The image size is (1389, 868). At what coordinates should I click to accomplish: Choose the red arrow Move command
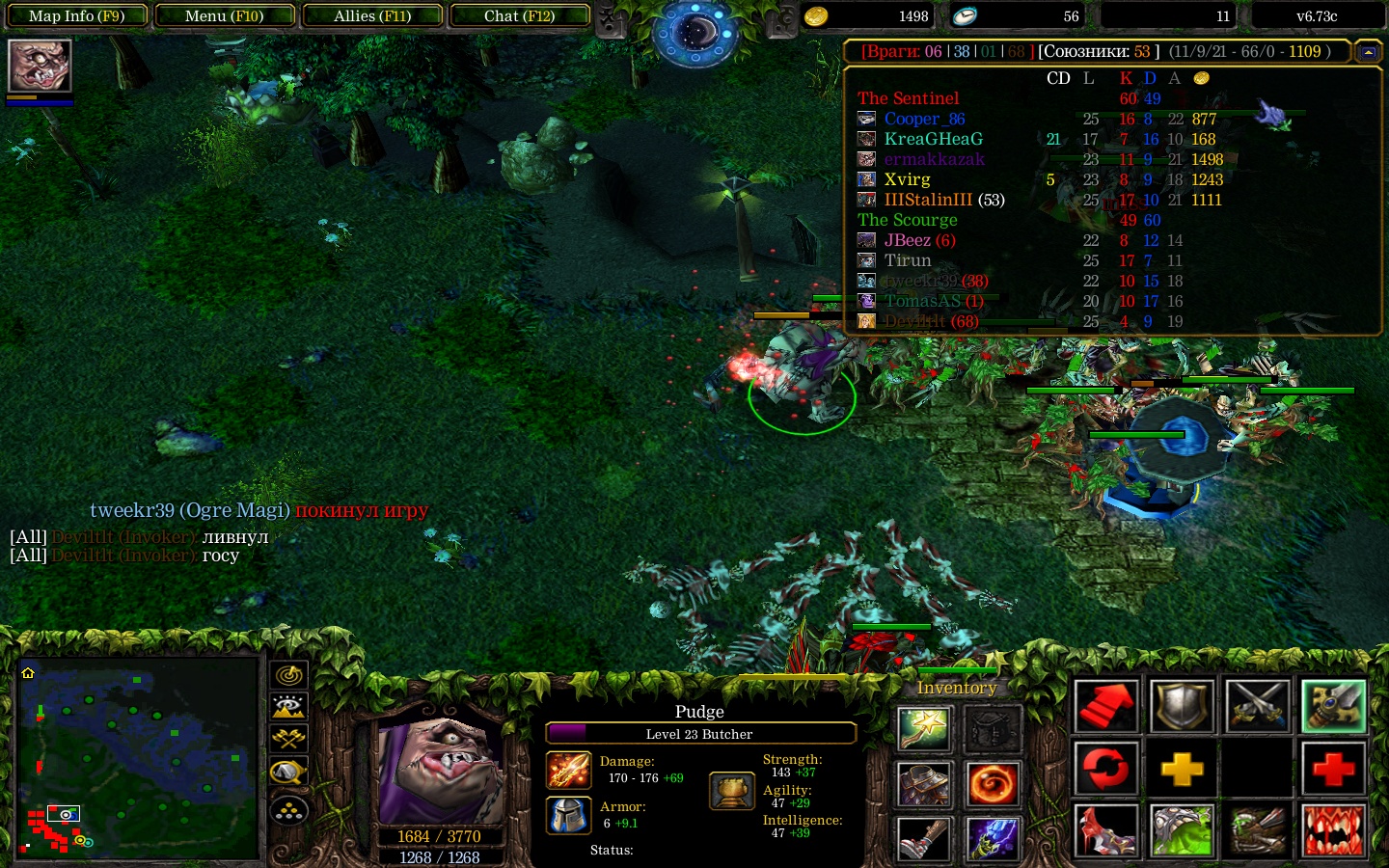click(1105, 707)
